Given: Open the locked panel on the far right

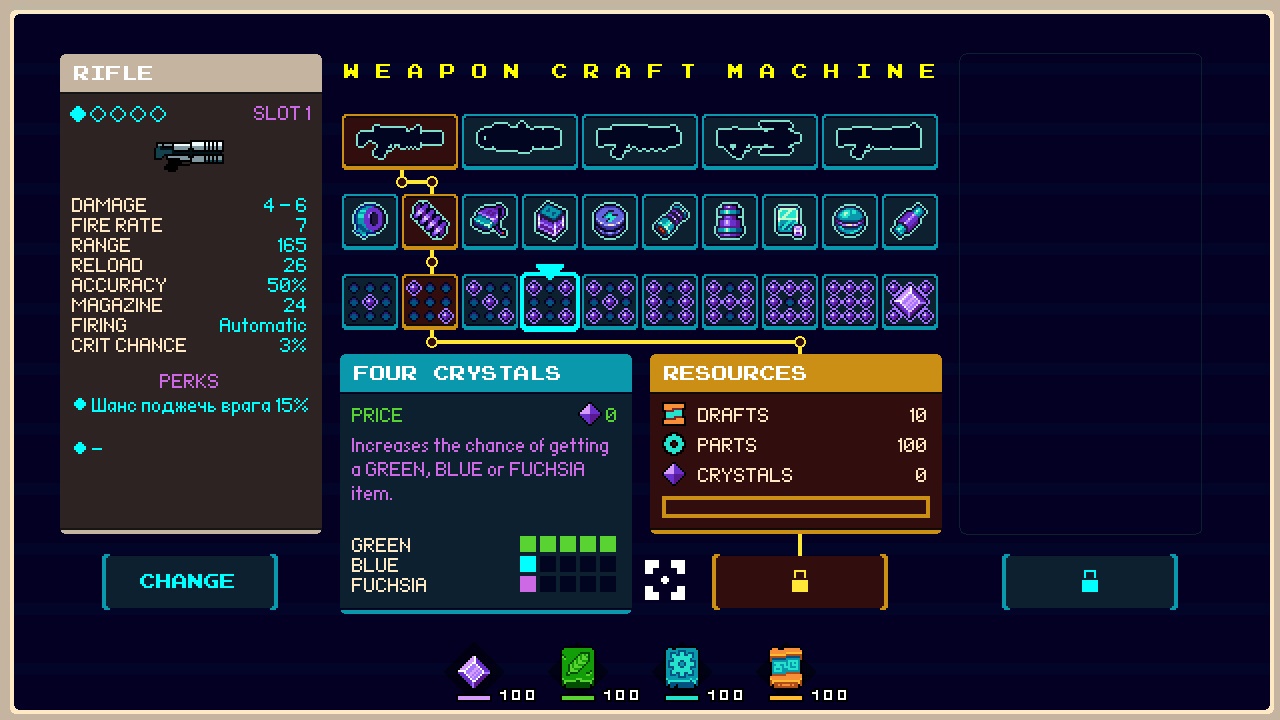Looking at the screenshot, I should [x=1089, y=581].
